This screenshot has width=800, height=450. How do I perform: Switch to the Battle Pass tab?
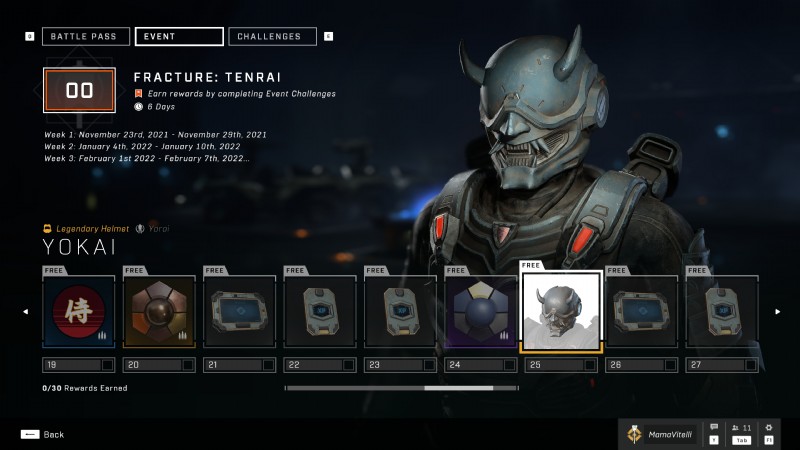(x=85, y=37)
